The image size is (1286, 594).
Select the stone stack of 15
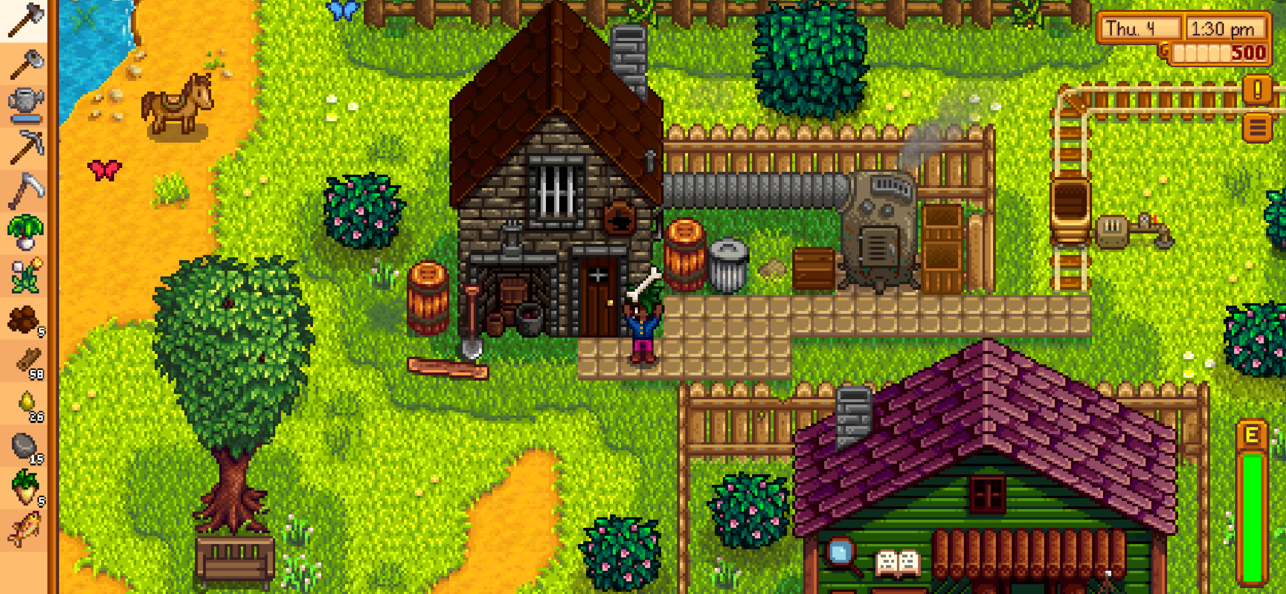point(24,447)
